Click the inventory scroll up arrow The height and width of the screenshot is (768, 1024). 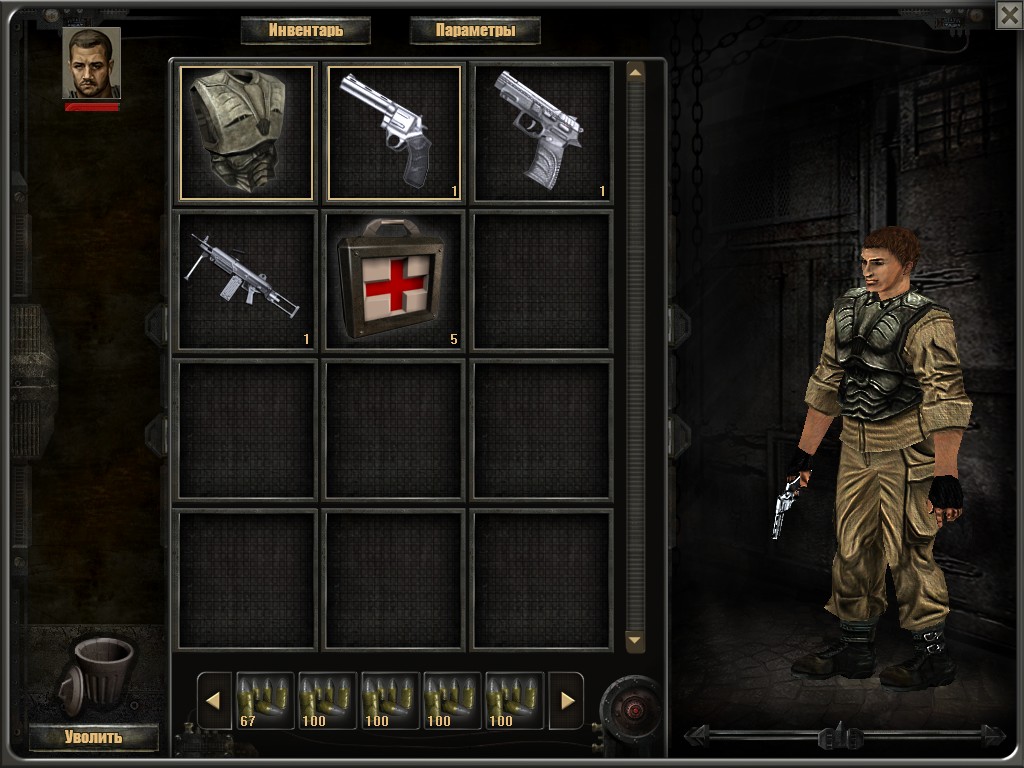click(x=635, y=73)
